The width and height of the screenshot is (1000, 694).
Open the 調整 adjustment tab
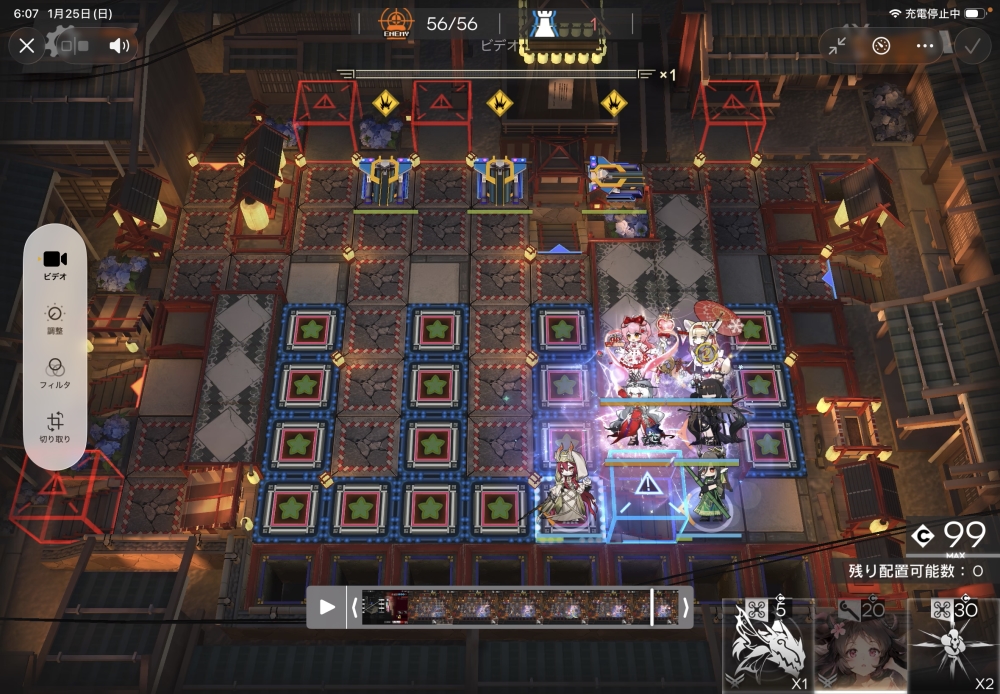click(55, 318)
